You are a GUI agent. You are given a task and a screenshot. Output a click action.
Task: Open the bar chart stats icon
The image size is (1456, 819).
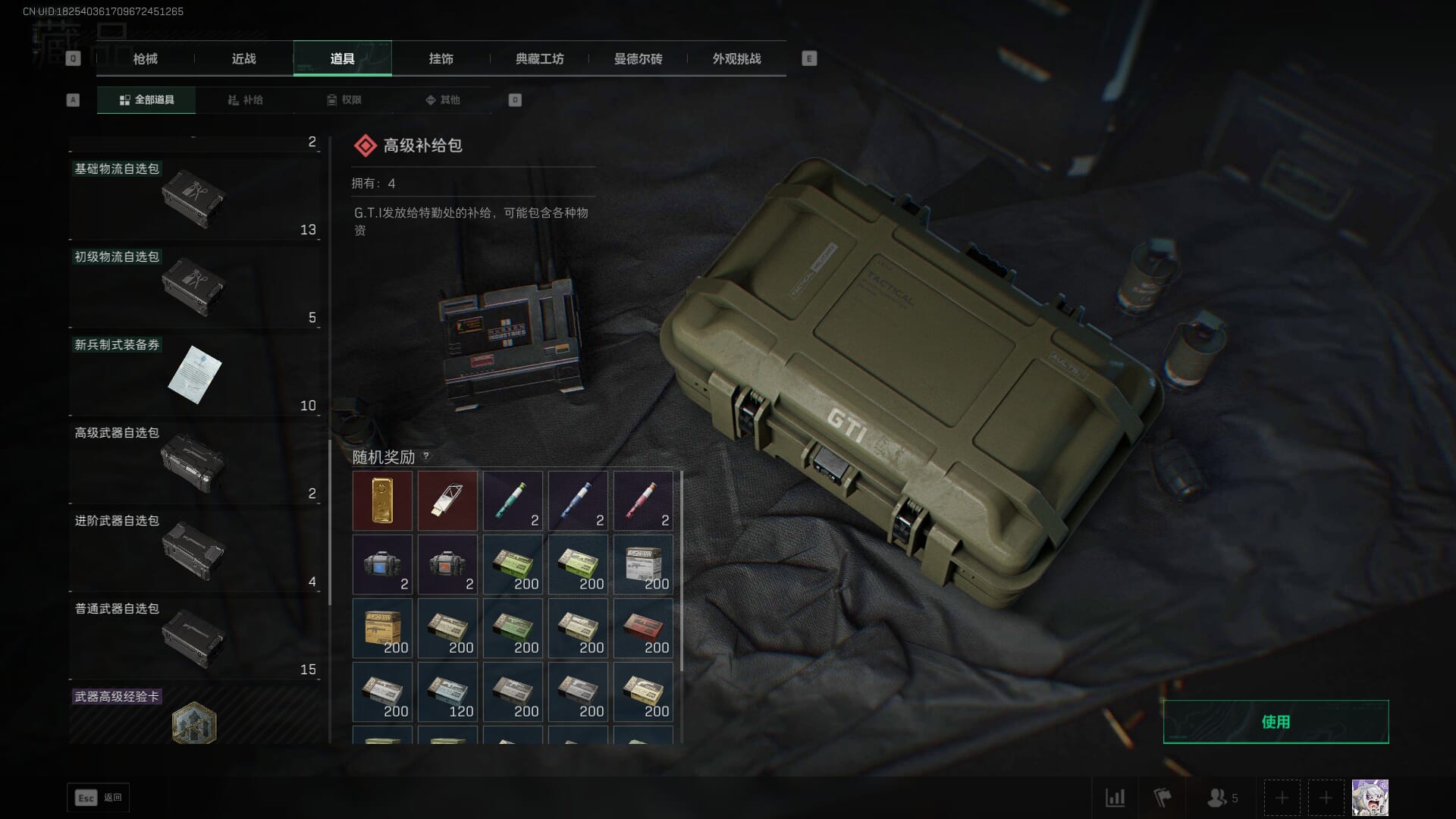tap(1115, 798)
